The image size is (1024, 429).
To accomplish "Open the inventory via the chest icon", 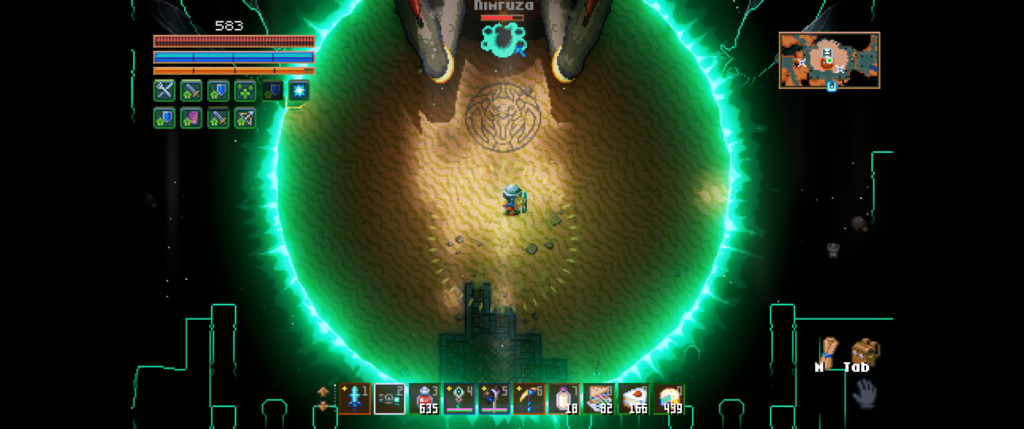I will coord(864,352).
